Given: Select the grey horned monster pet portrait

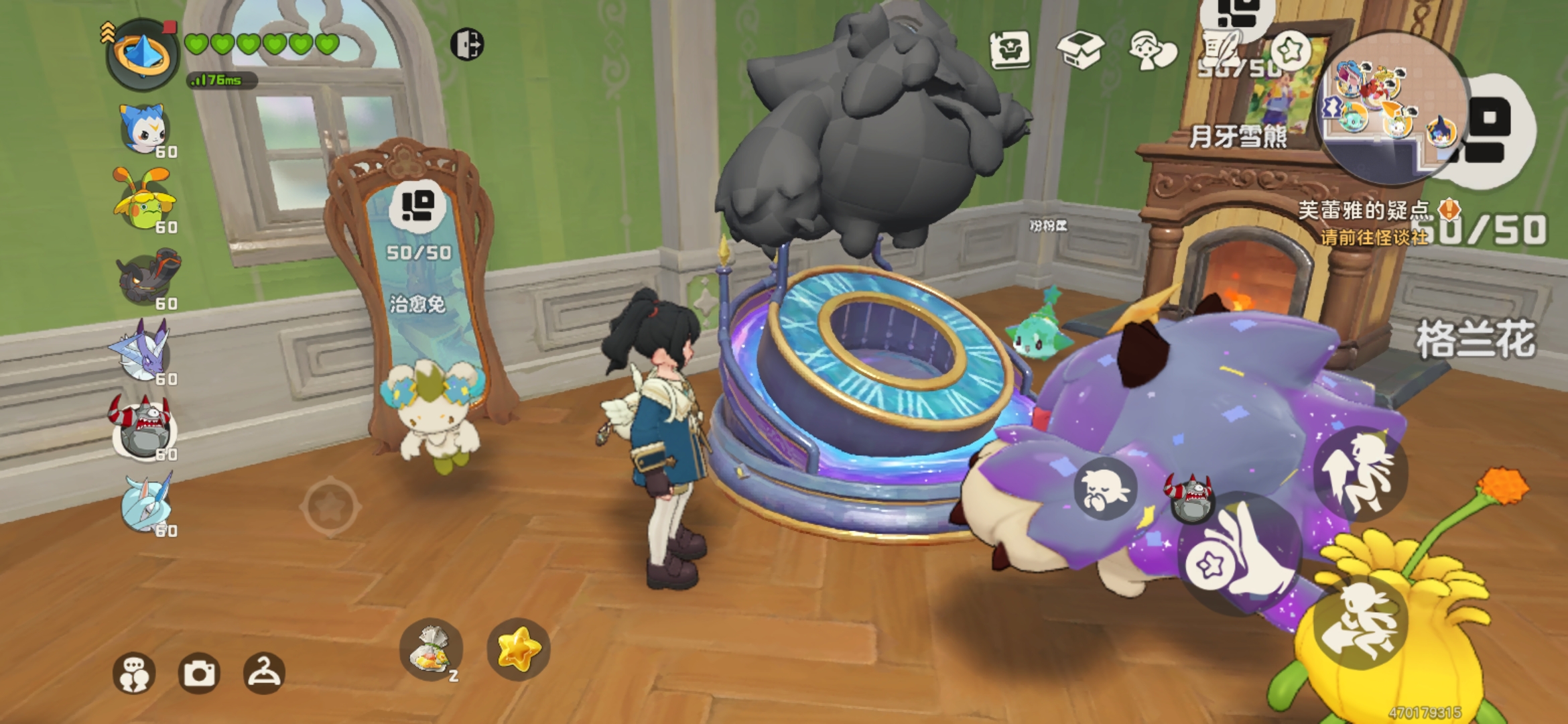Looking at the screenshot, I should (x=142, y=428).
